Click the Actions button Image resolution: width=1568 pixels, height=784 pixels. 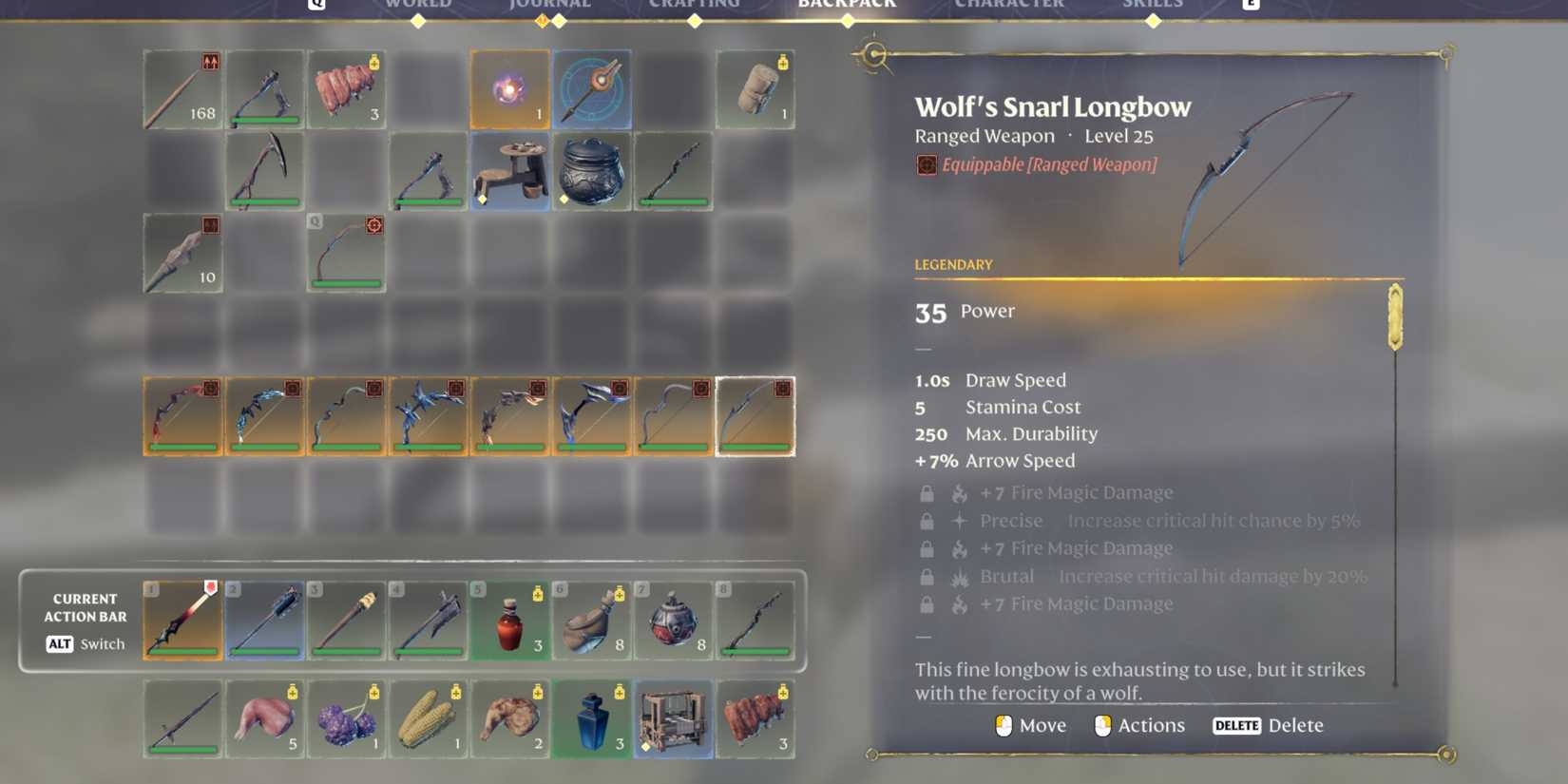[x=1151, y=725]
